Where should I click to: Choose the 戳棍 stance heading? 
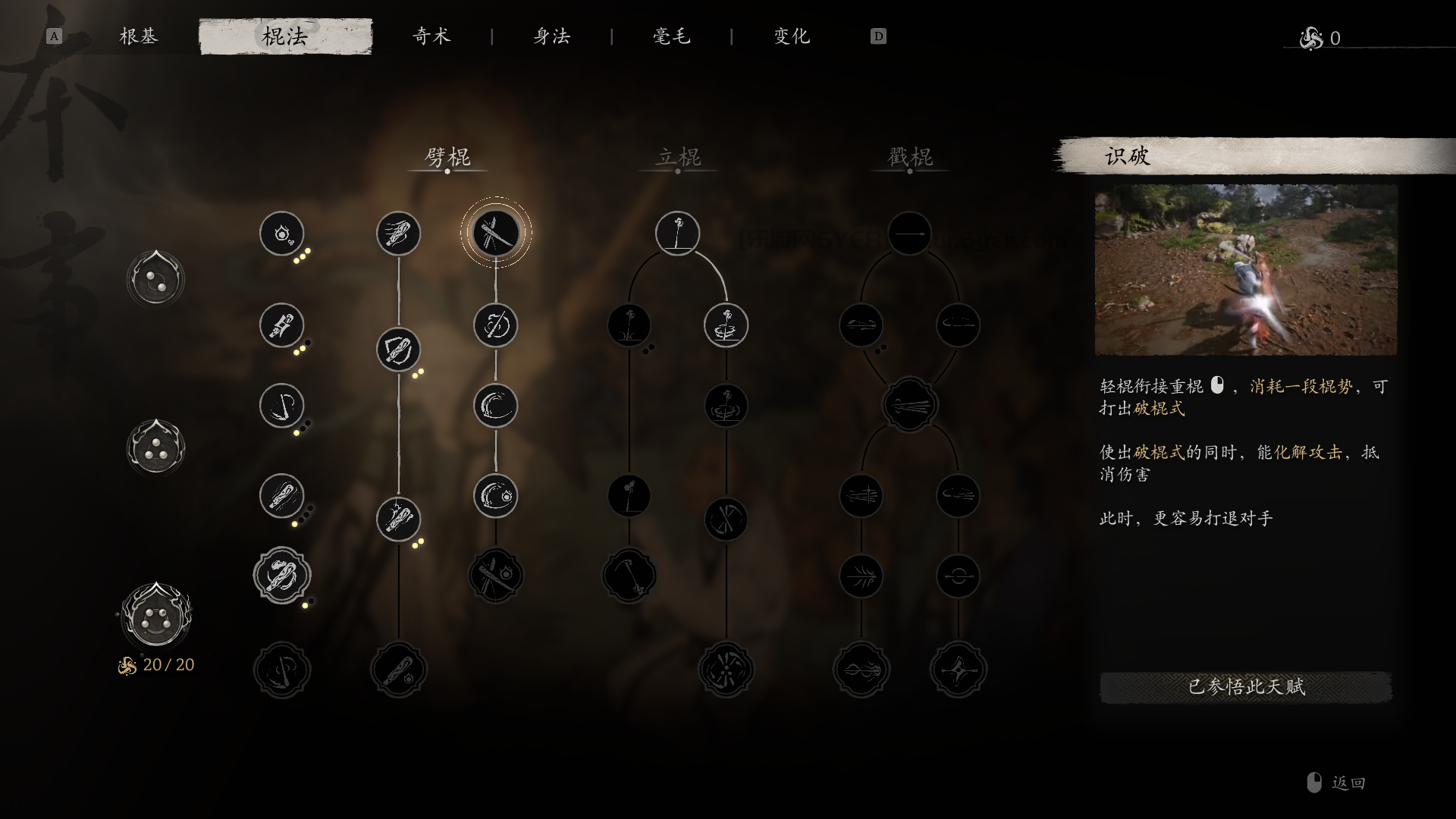coord(910,157)
